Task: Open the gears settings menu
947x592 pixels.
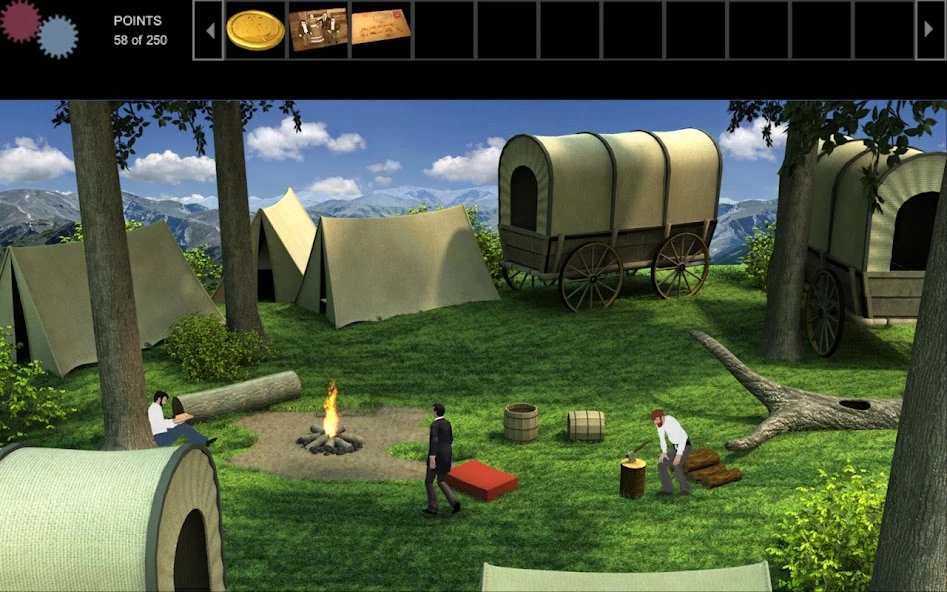Action: 39,28
